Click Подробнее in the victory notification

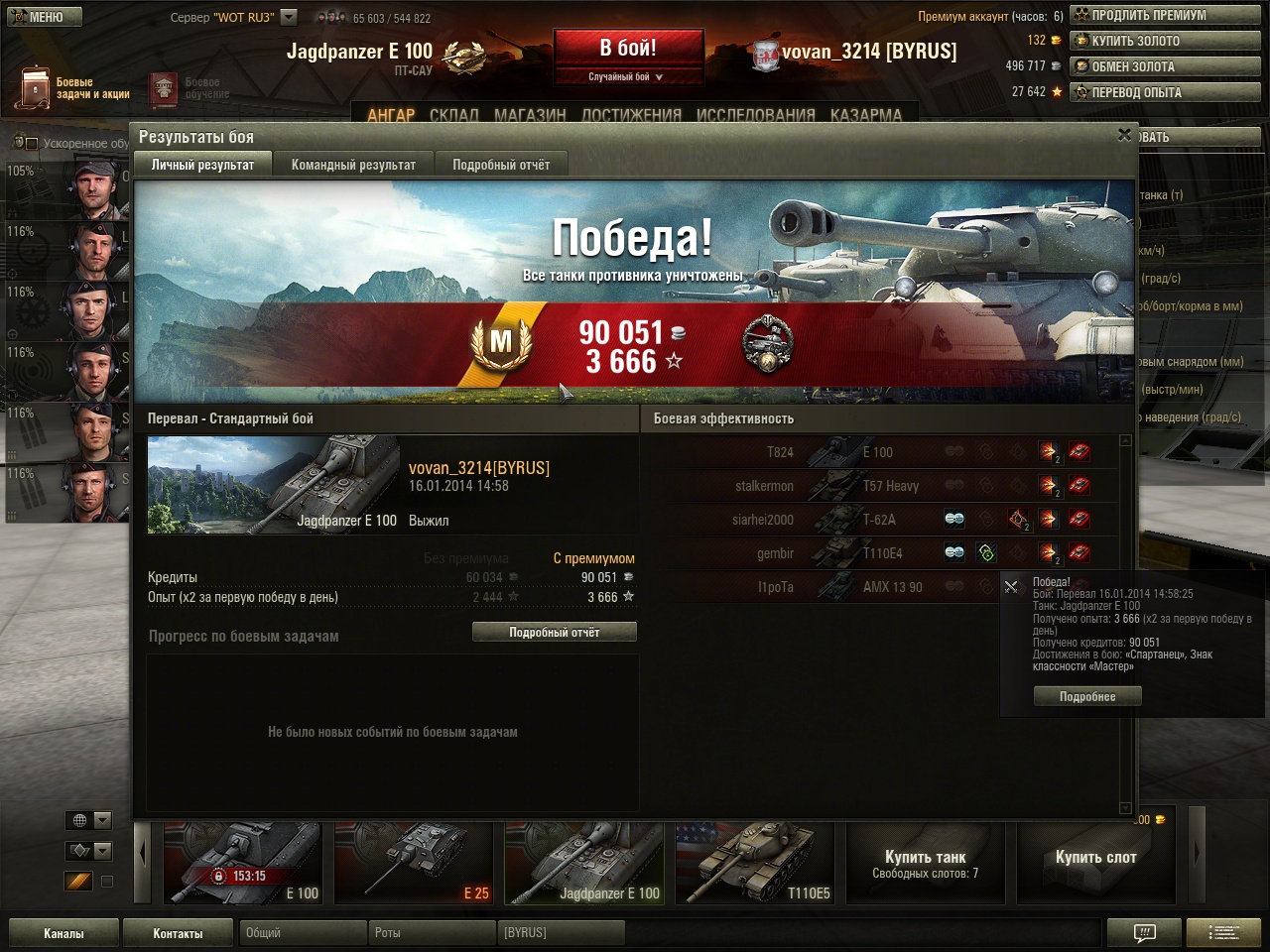click(1087, 696)
